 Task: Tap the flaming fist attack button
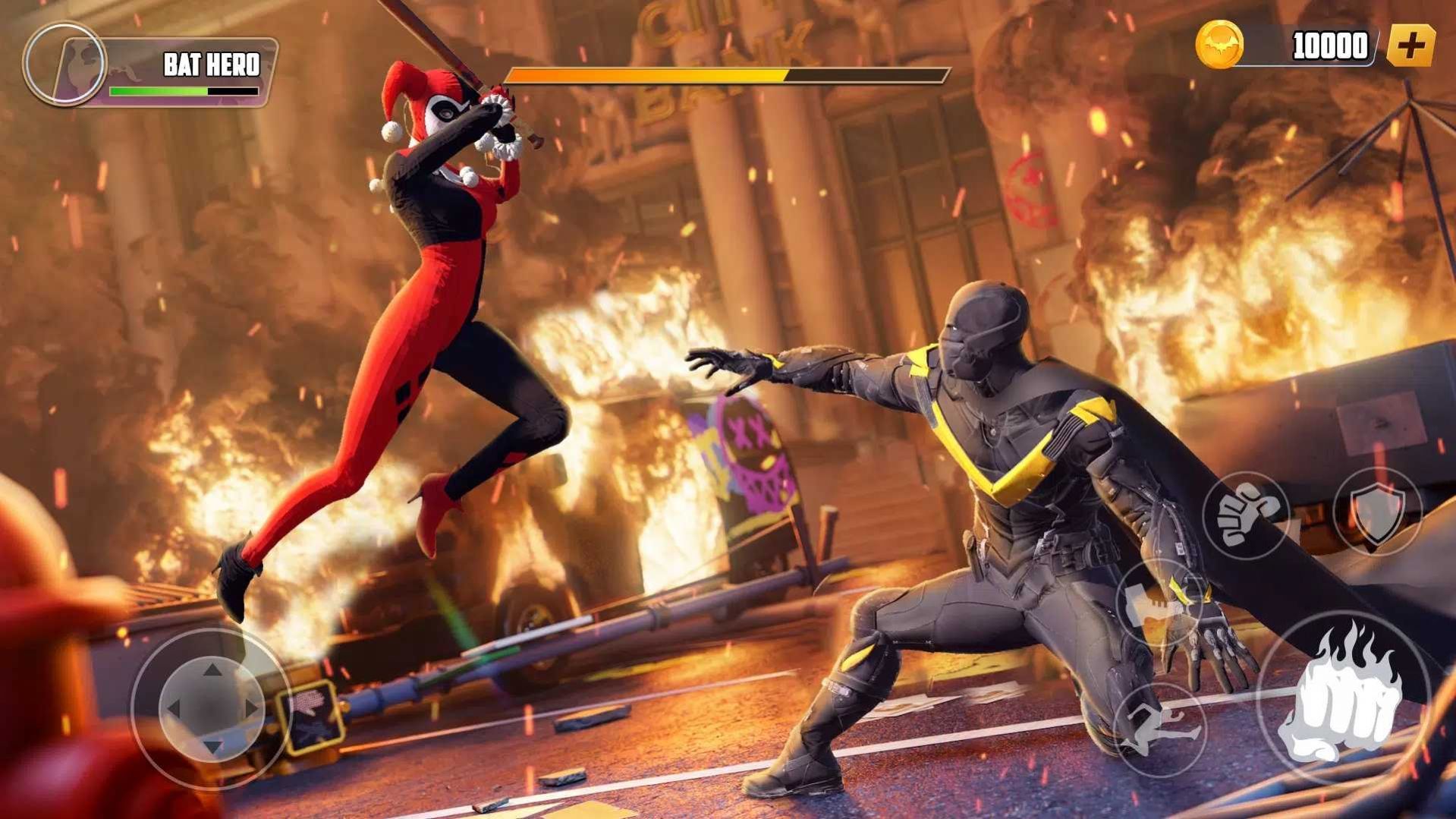pos(1344,698)
